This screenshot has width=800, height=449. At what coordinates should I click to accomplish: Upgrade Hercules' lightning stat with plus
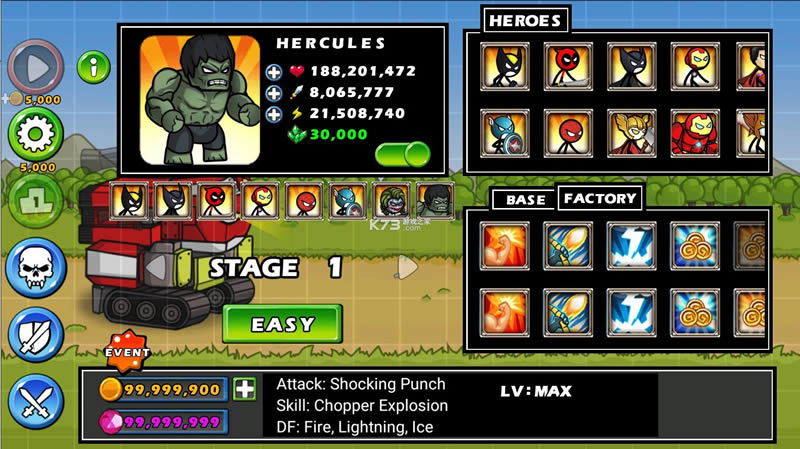[274, 114]
